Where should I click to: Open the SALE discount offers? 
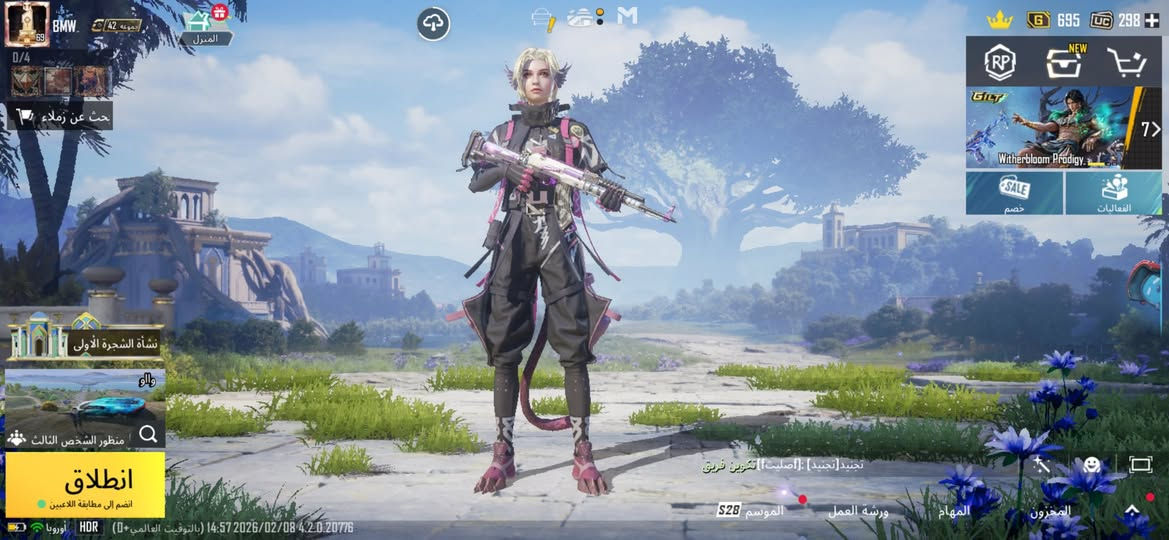pos(1014,193)
